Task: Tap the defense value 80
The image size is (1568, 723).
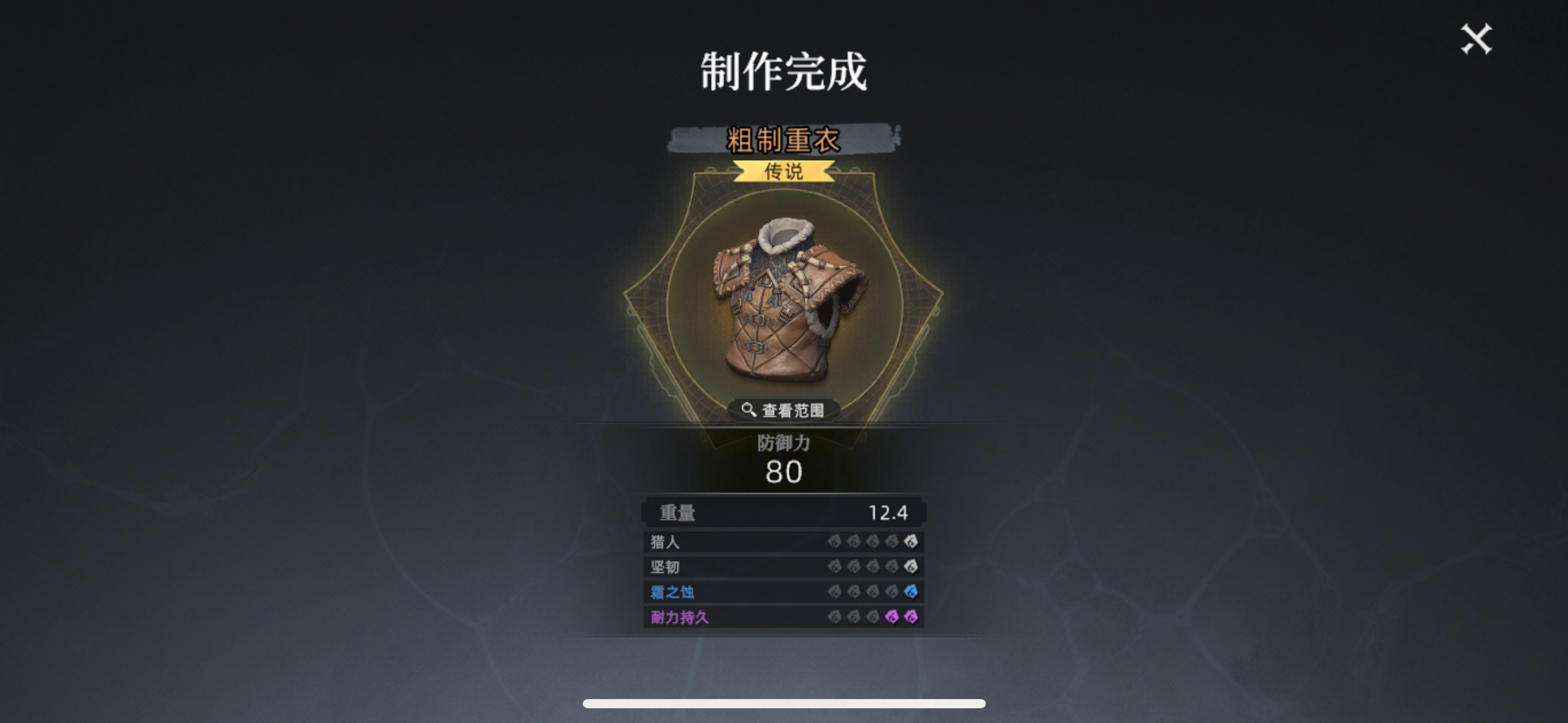Action: (x=783, y=472)
